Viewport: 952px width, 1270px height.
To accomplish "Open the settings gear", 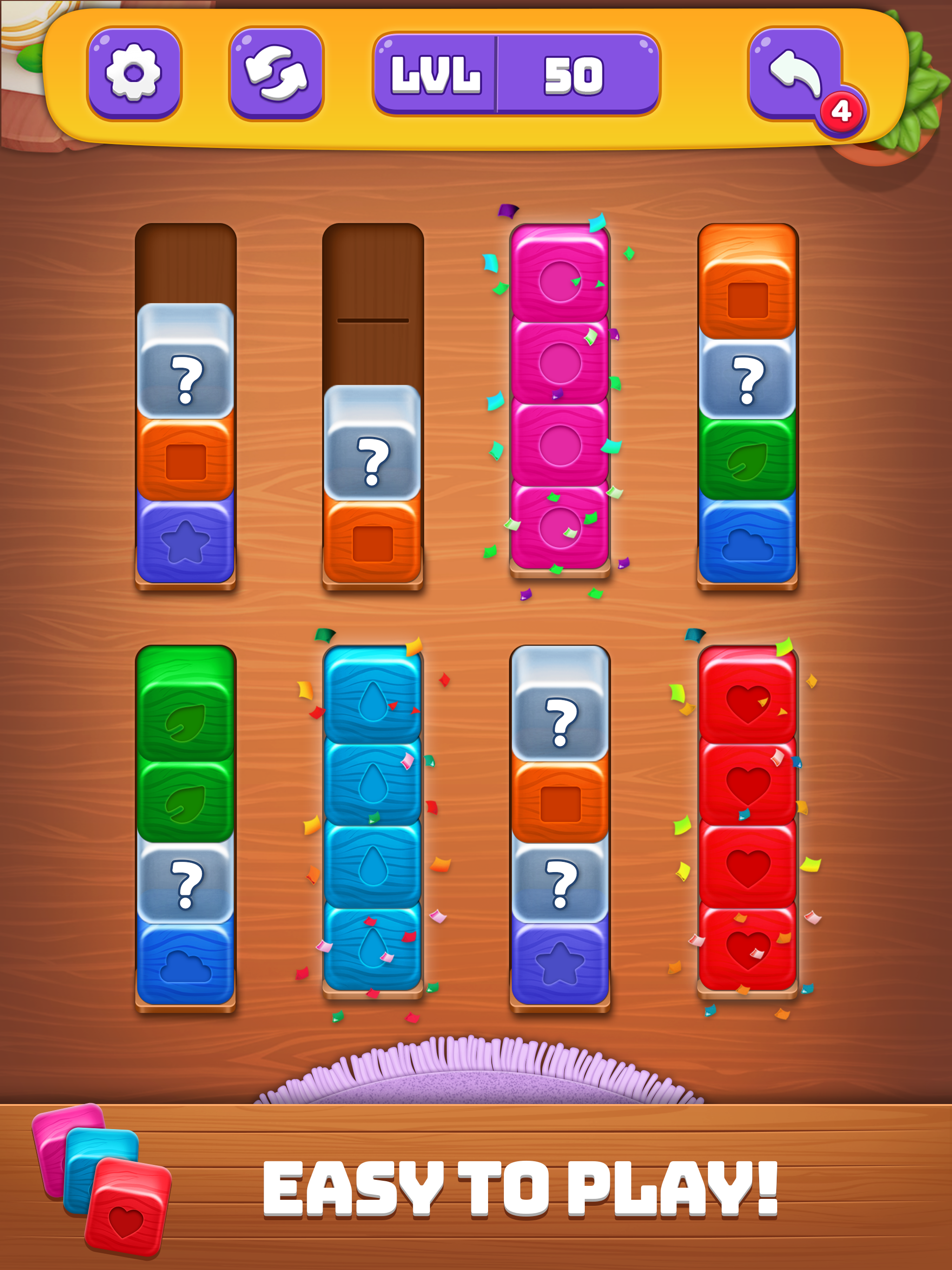I will 135,73.
